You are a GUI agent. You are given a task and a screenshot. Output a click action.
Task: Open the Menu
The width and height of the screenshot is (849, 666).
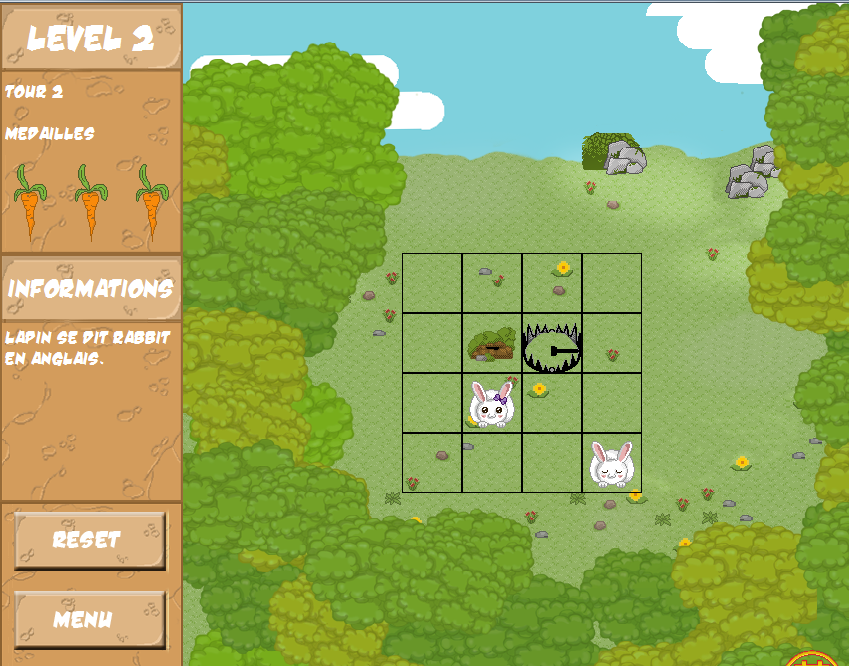click(90, 619)
